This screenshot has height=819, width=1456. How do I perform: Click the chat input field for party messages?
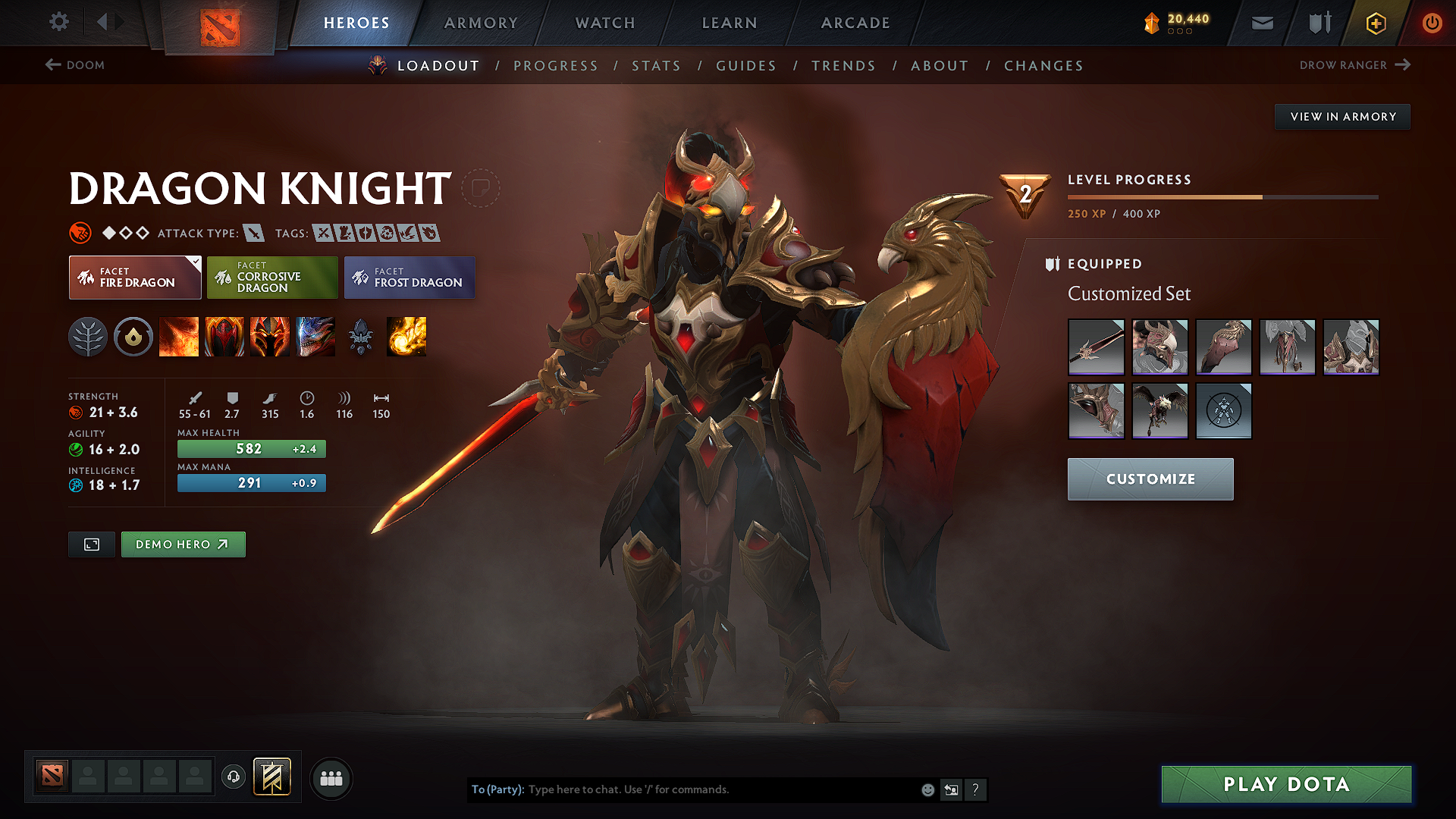click(720, 789)
